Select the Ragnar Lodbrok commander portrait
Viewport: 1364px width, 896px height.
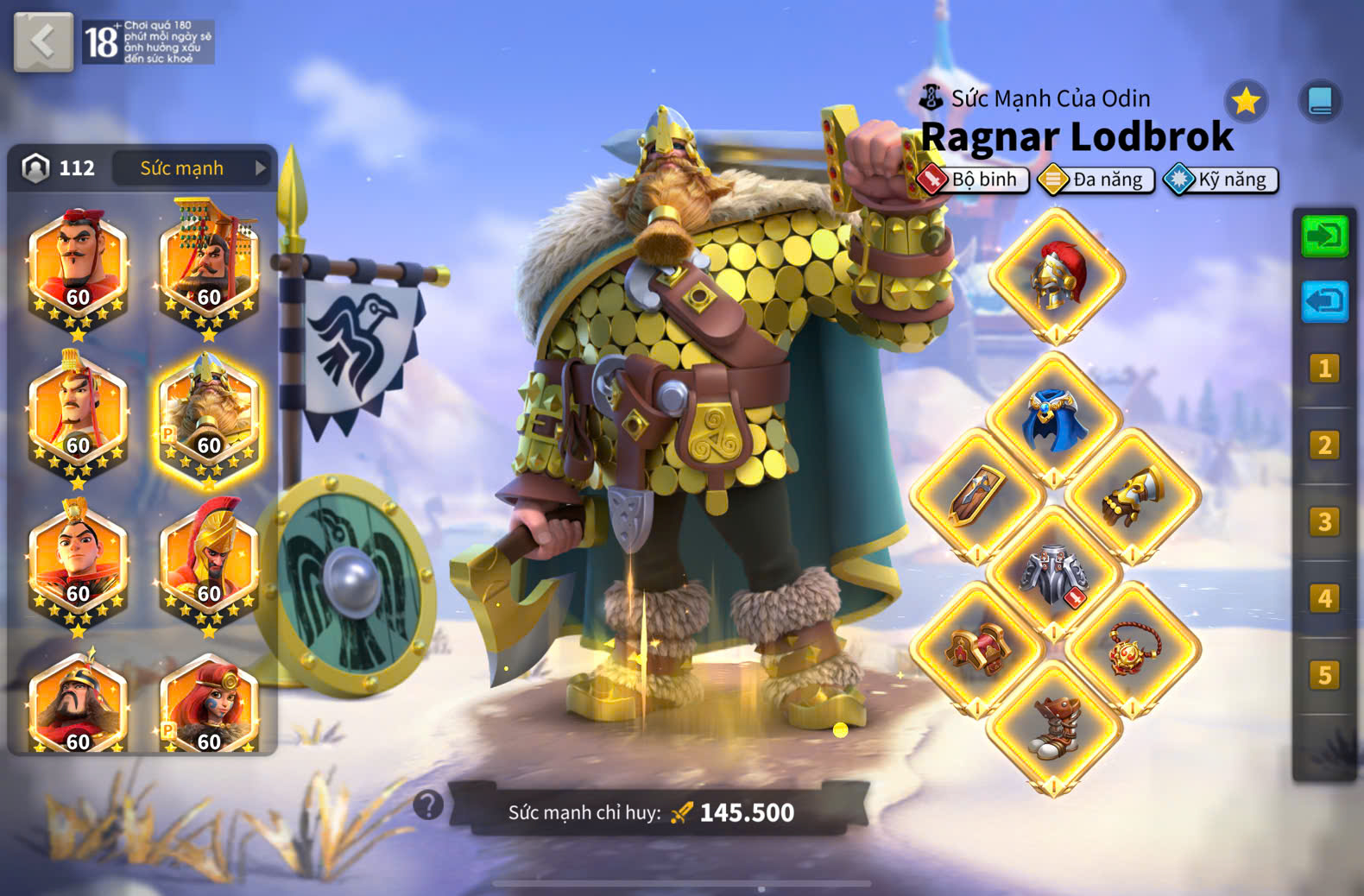tap(208, 420)
